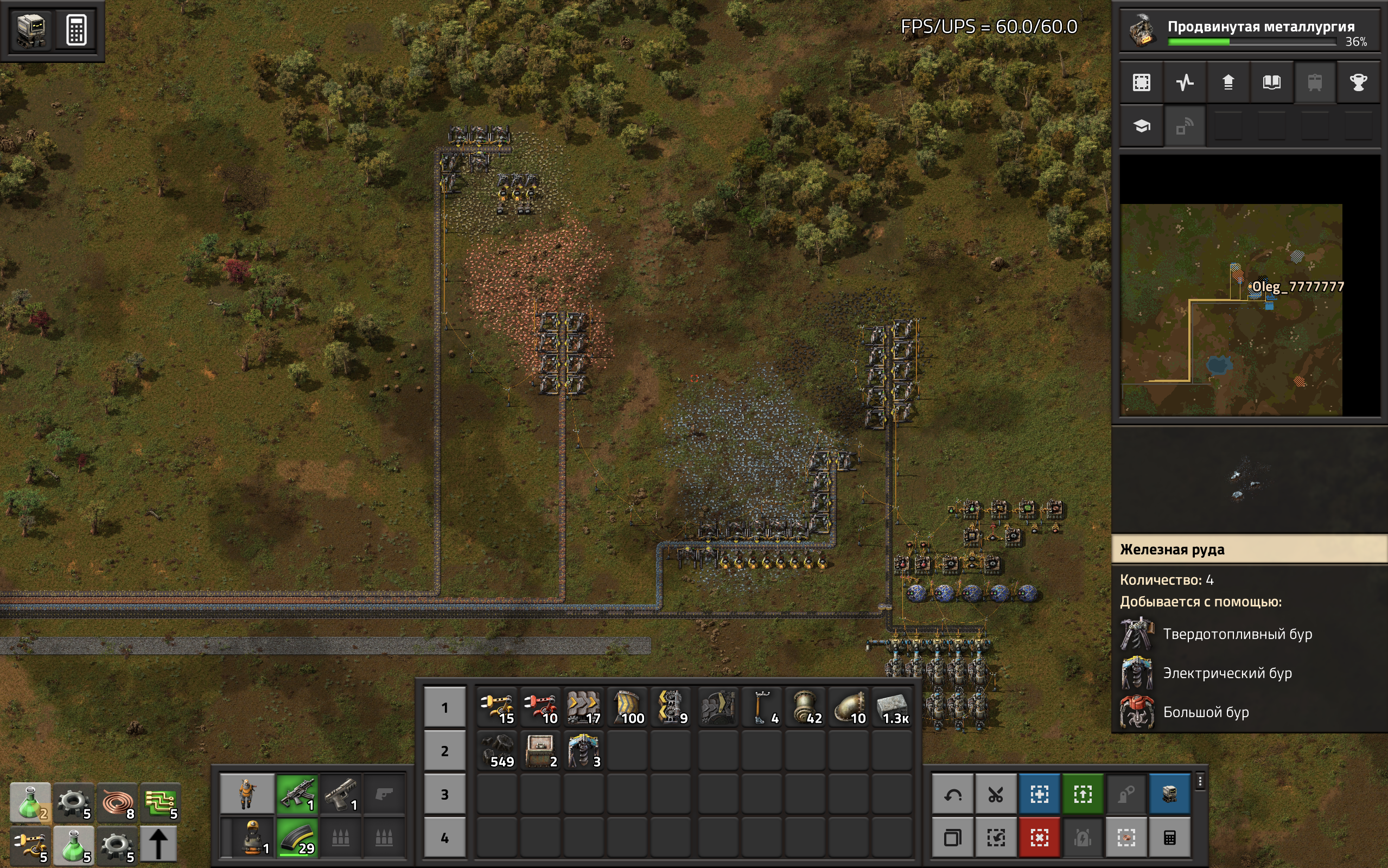Activate the scissors cut tool shortcut

point(996,795)
